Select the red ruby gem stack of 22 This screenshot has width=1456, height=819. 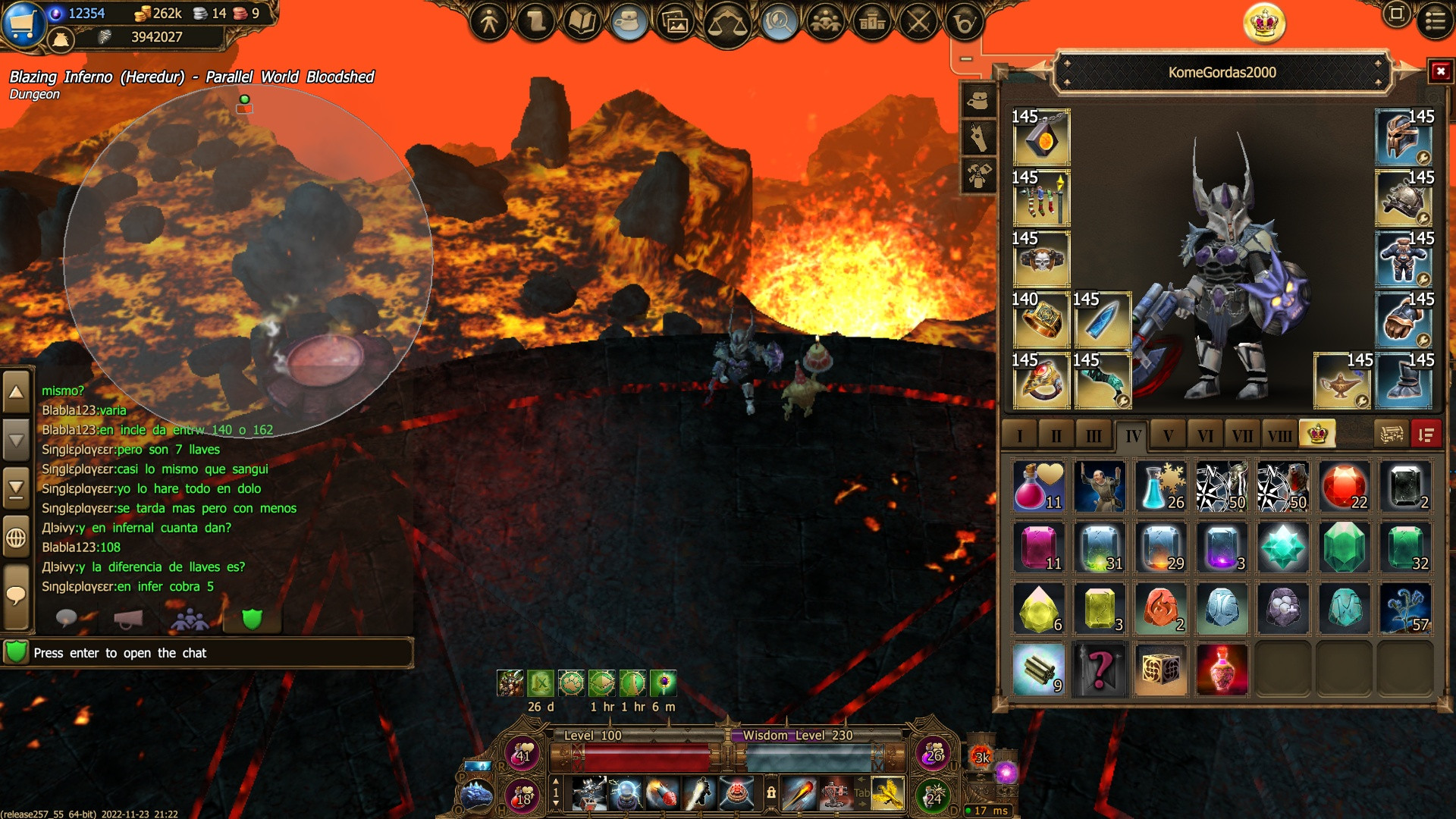point(1344,487)
